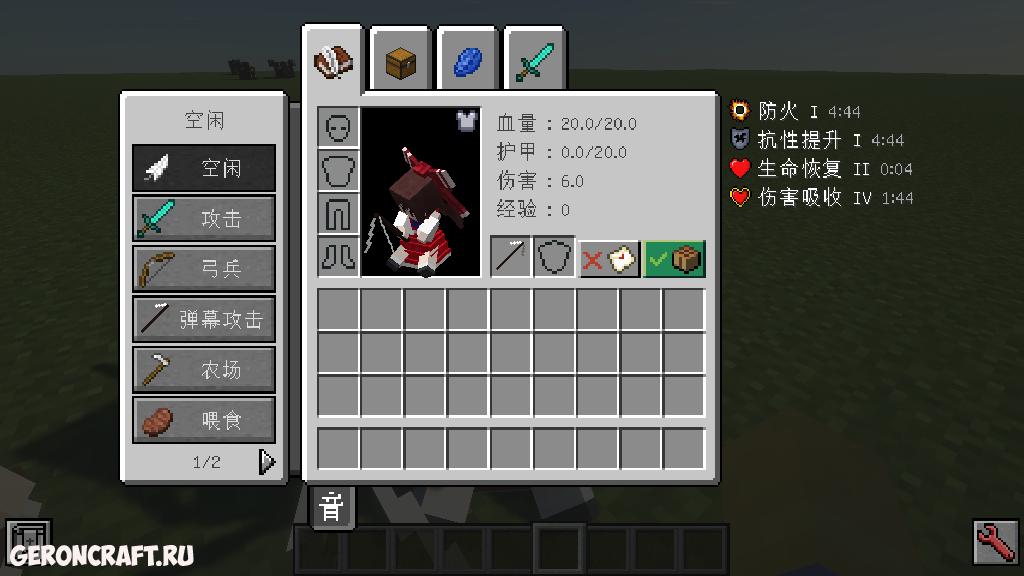This screenshot has height=576, width=1024.
Task: Select the leggings armor slot
Action: point(338,213)
